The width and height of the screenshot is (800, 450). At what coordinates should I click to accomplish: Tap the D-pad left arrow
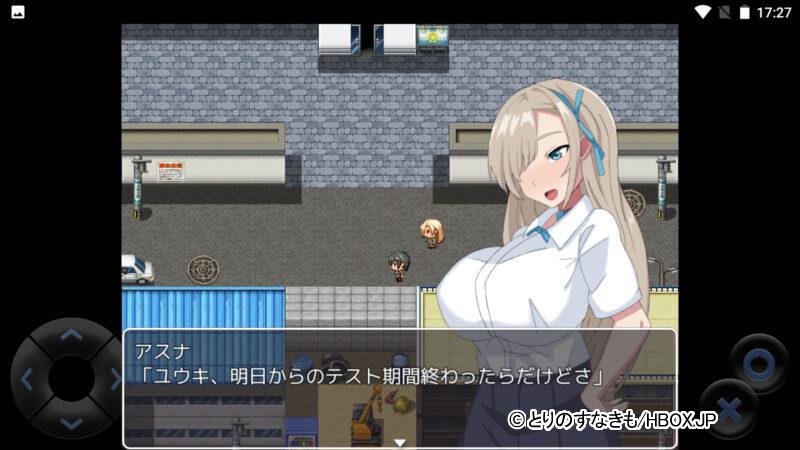(27, 379)
